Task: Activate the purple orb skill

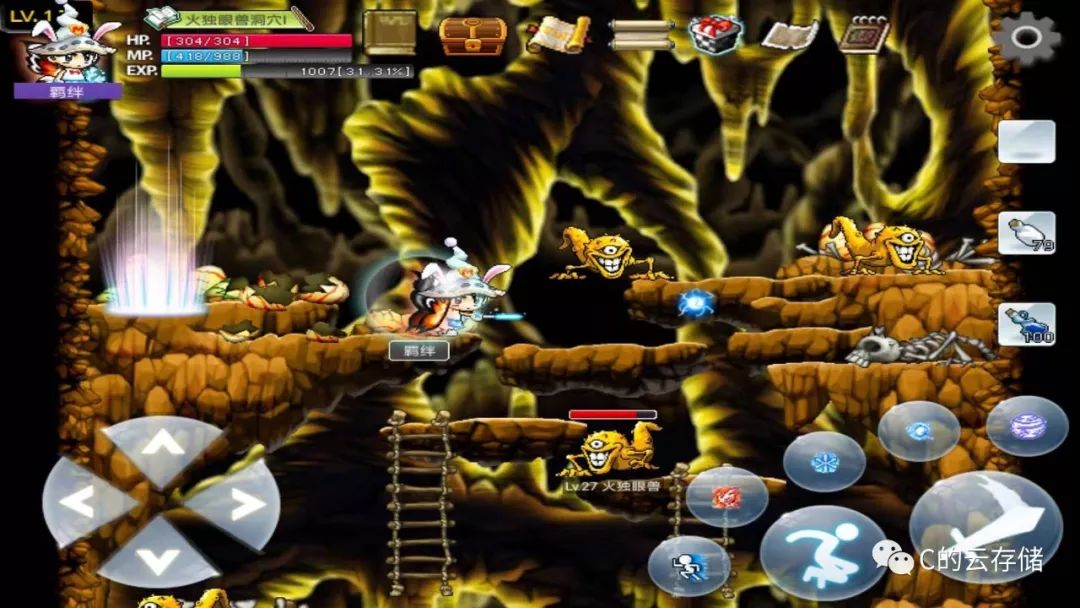Action: tap(1027, 426)
